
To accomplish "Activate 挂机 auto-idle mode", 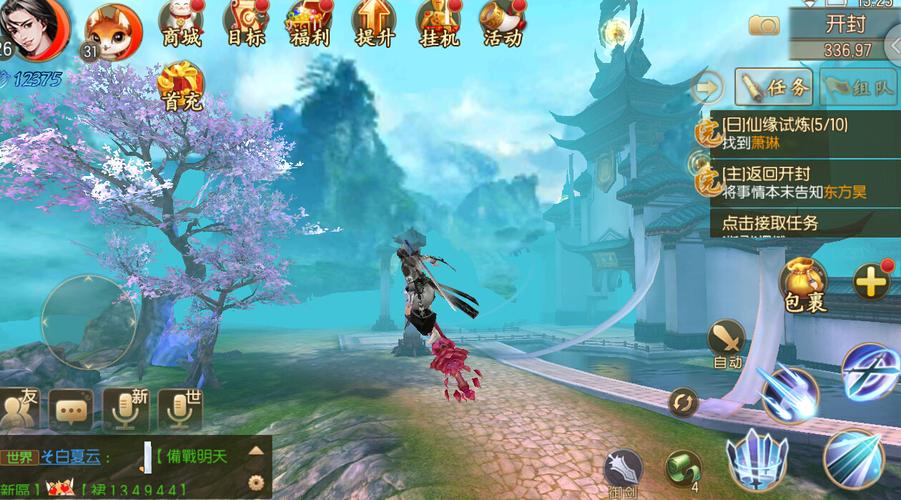I will [x=438, y=24].
